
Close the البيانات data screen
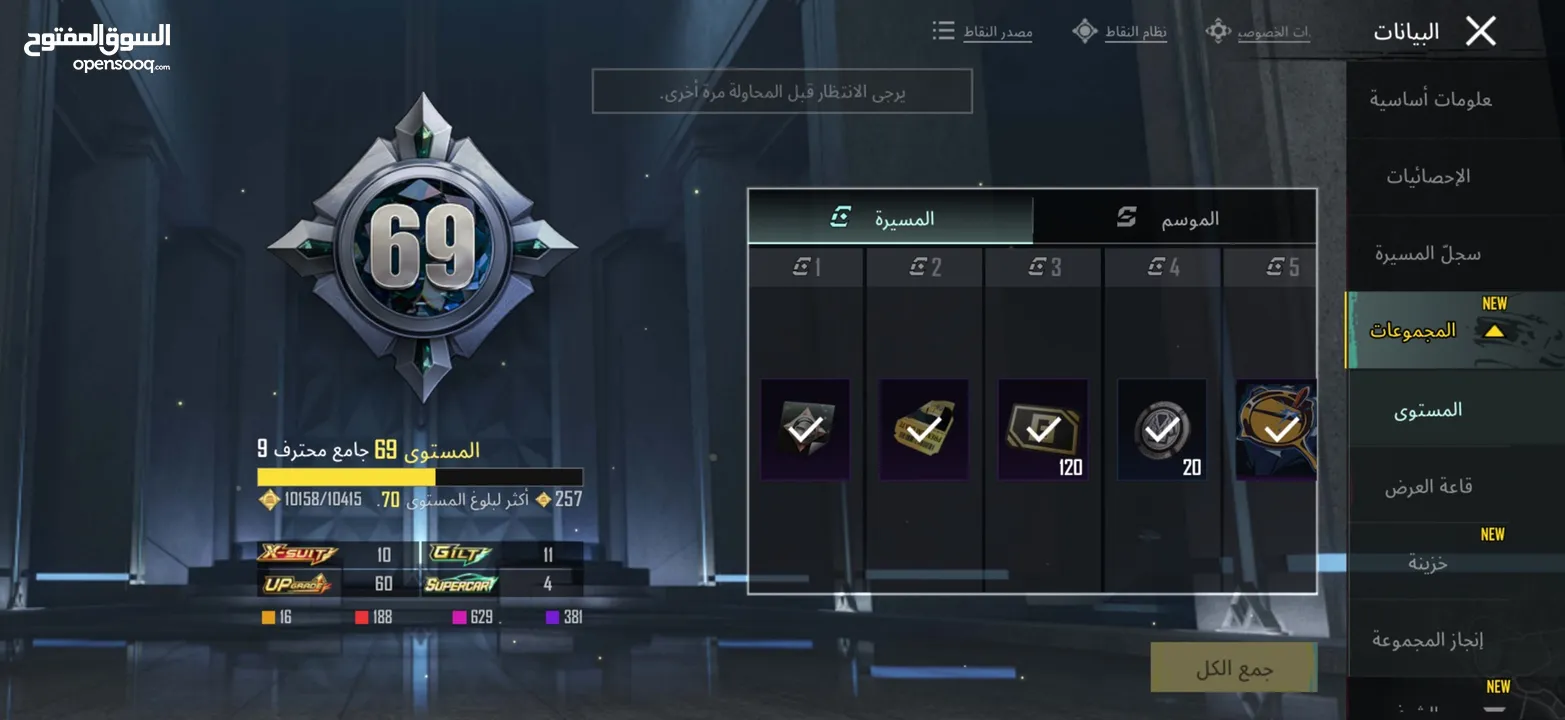pyautogui.click(x=1480, y=32)
